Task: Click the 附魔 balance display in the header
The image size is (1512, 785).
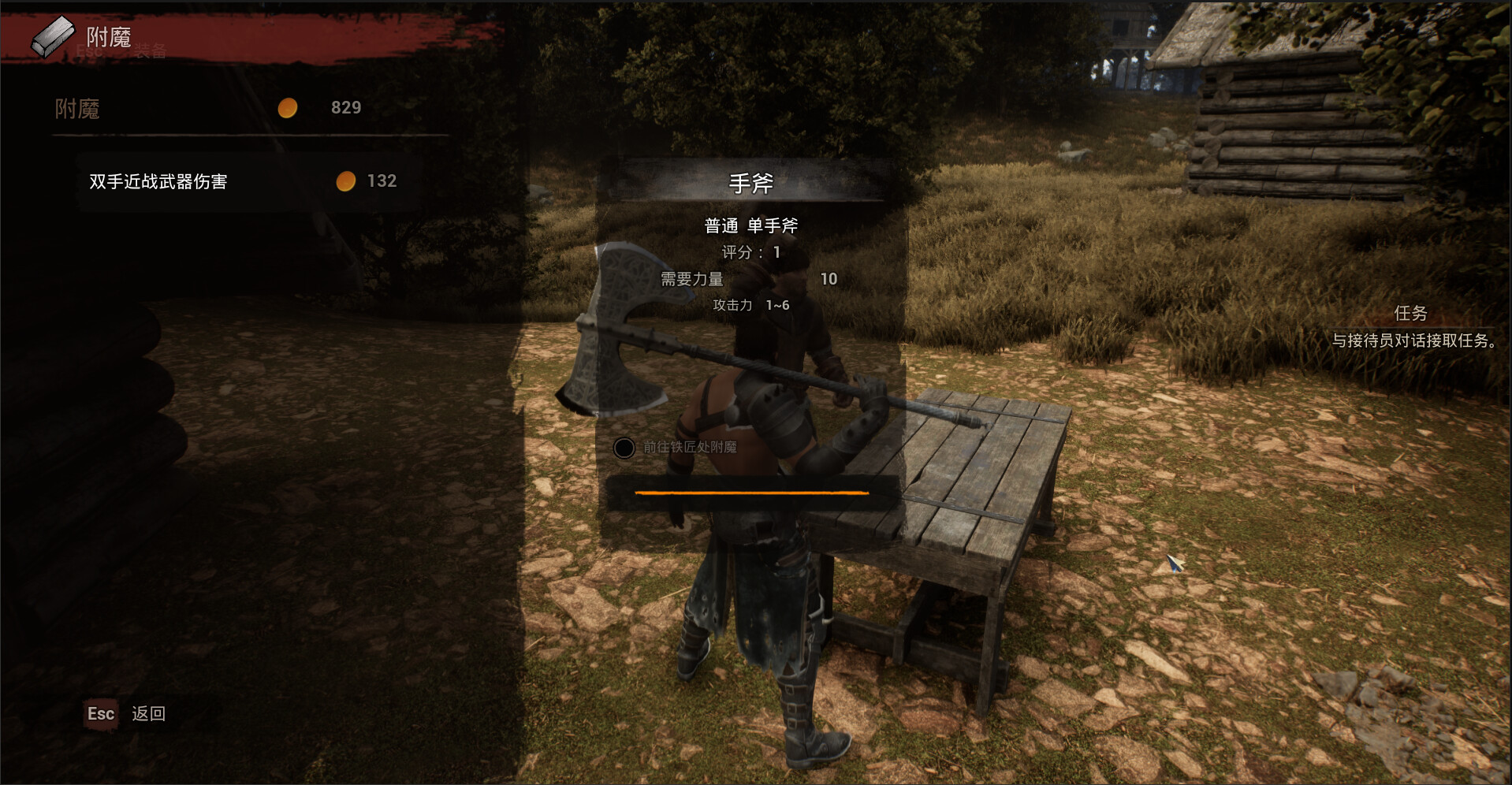Action: tap(205, 108)
